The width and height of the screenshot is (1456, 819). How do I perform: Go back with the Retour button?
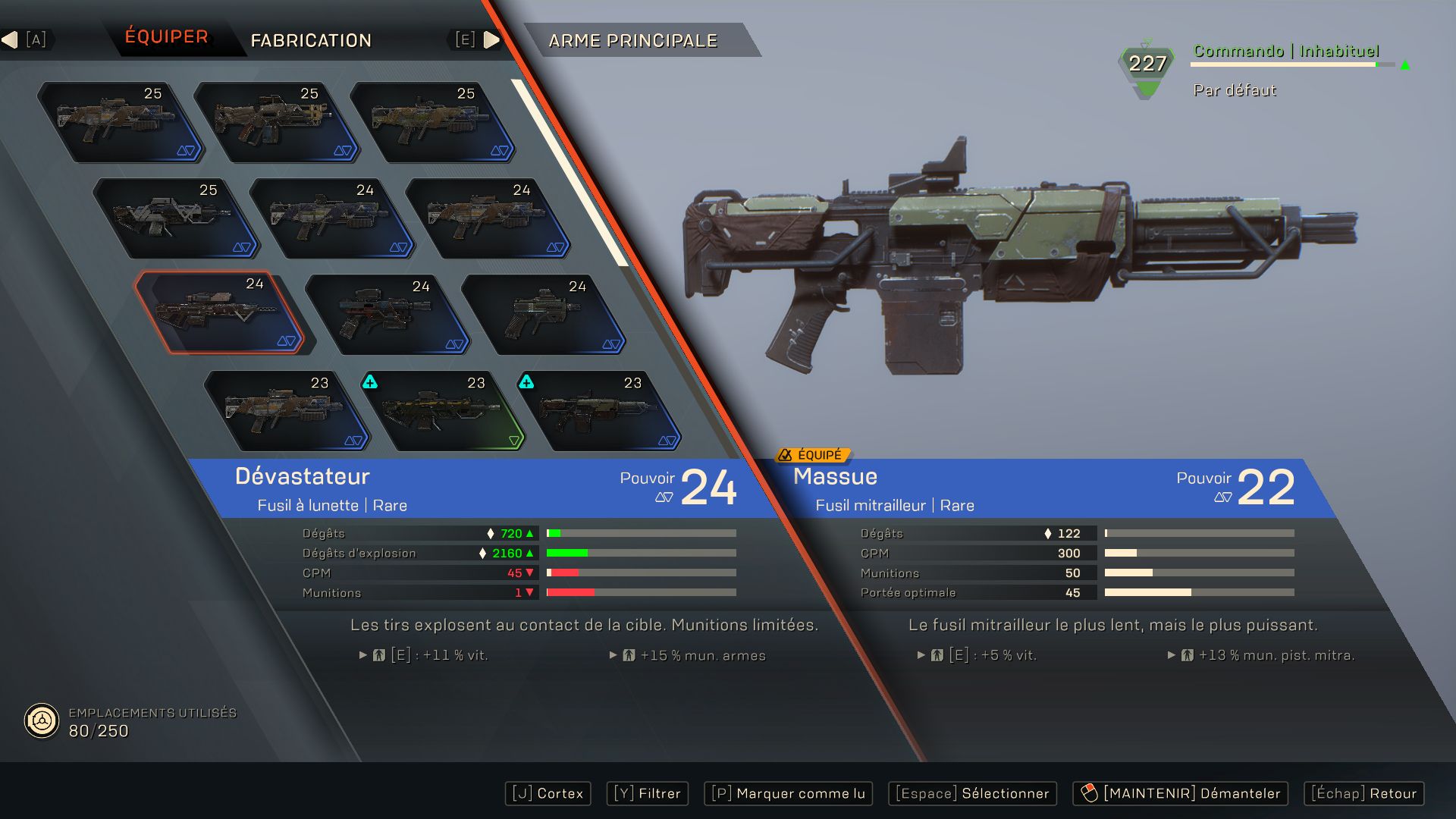(1363, 793)
